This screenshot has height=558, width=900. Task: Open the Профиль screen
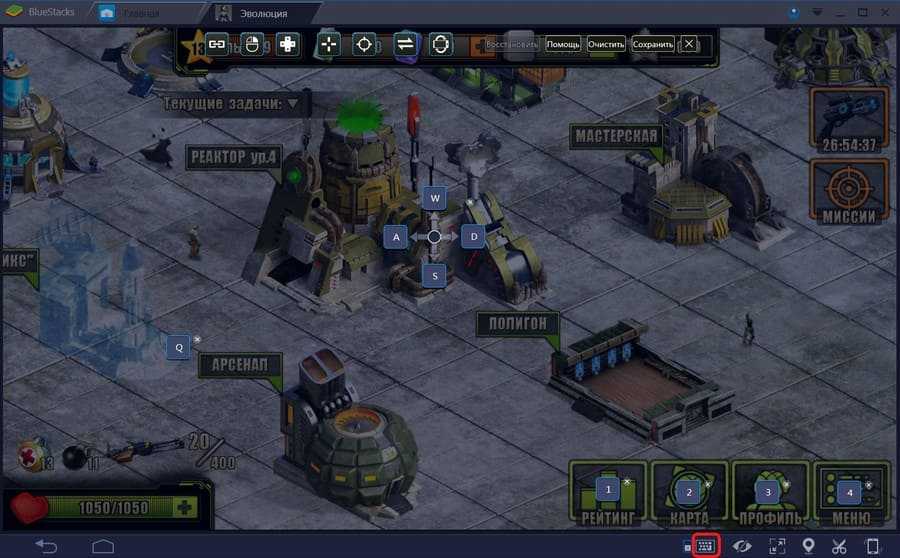[x=769, y=496]
